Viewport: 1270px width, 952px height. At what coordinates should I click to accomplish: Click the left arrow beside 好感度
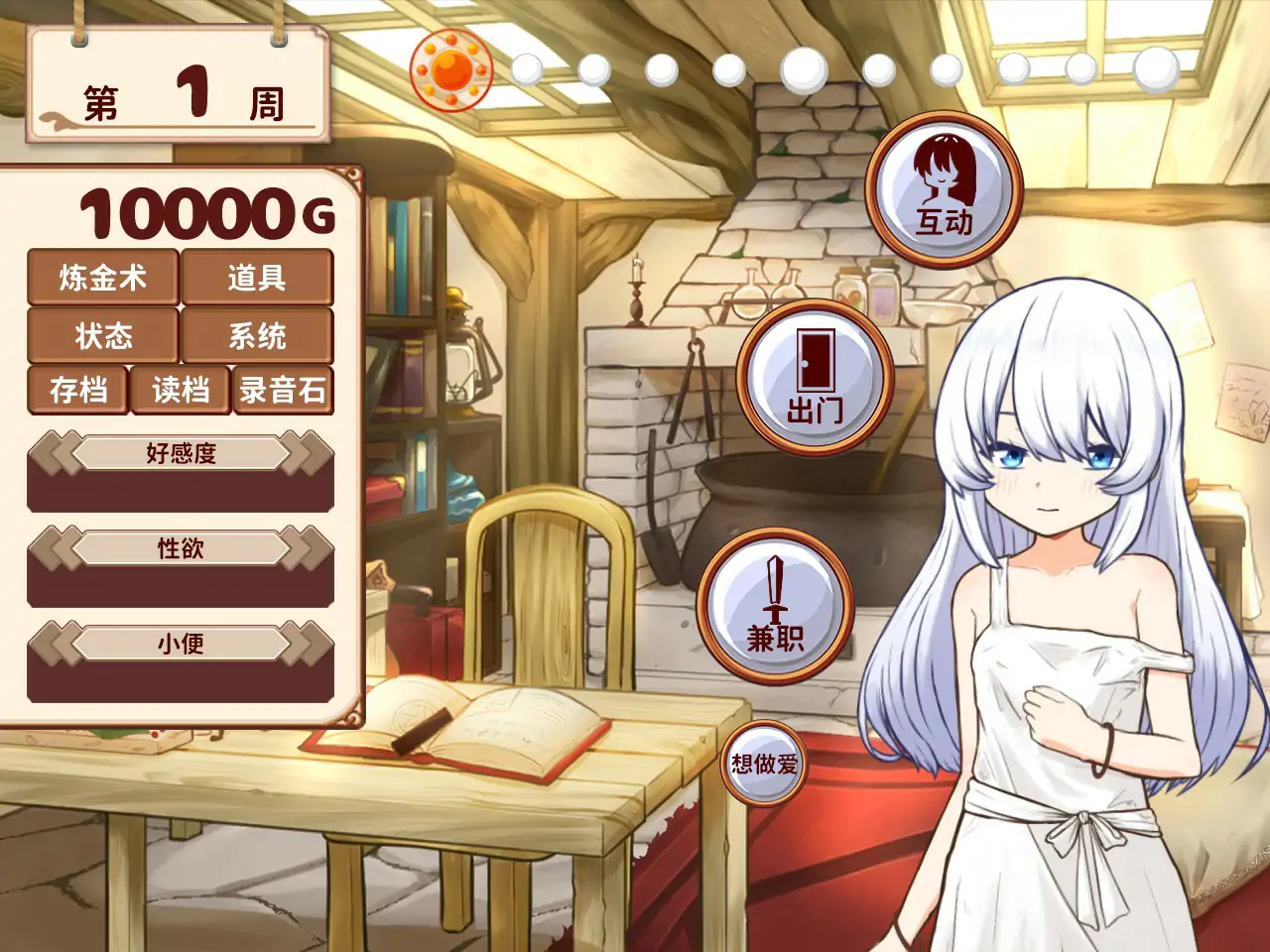point(53,451)
